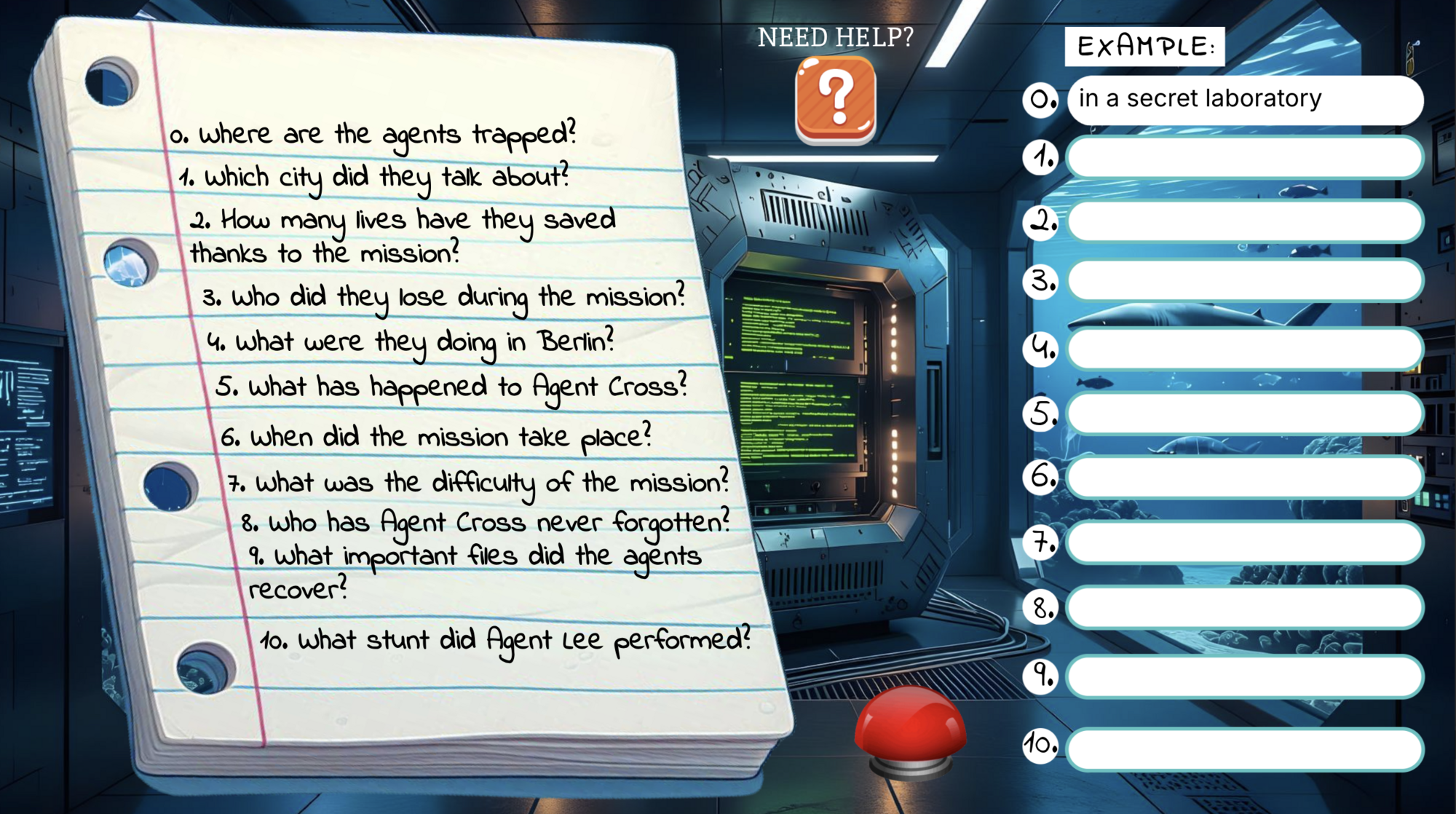This screenshot has height=814, width=1456.
Task: Open the orange question mark help button
Action: [836, 100]
